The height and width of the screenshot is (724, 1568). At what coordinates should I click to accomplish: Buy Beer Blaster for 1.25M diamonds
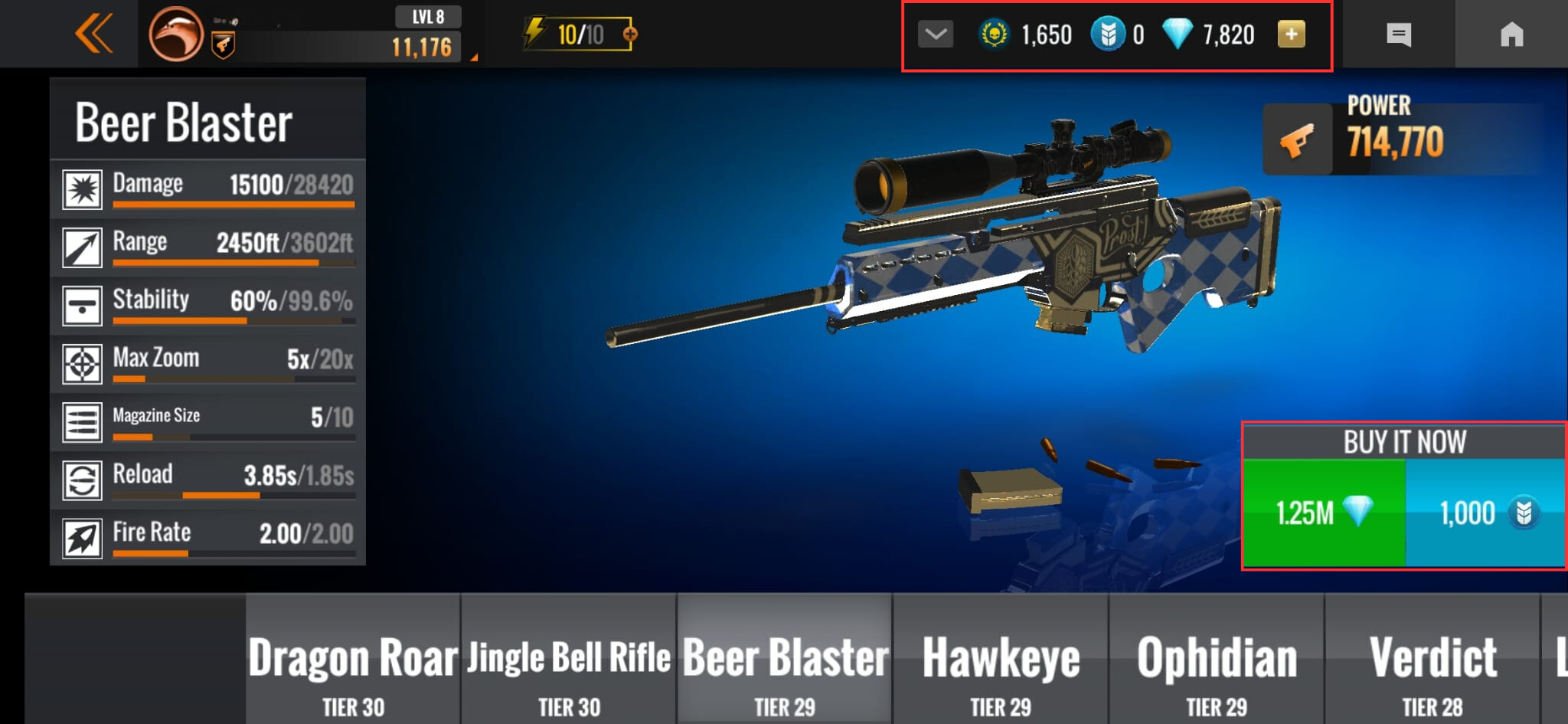(x=1324, y=512)
